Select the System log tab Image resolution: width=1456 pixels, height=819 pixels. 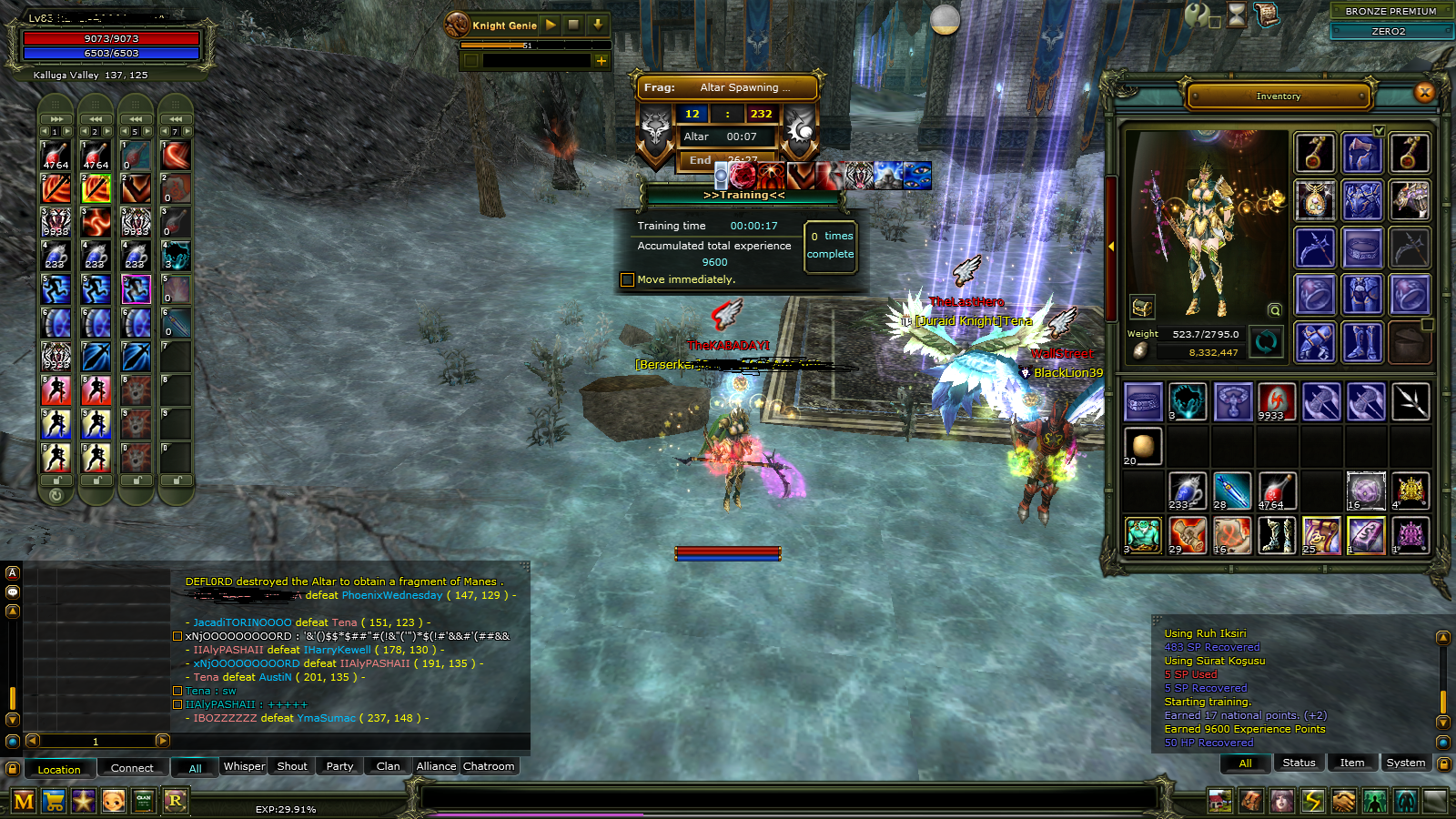click(1405, 763)
